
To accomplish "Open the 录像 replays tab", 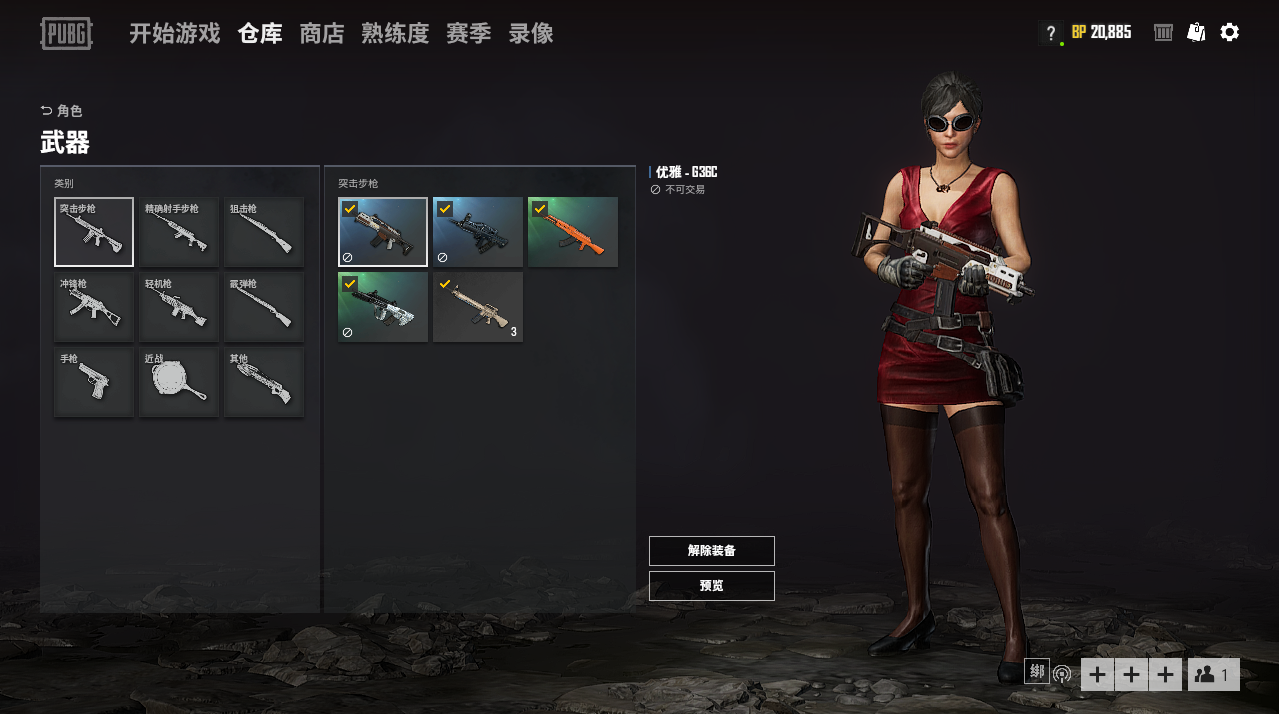I will [x=531, y=34].
